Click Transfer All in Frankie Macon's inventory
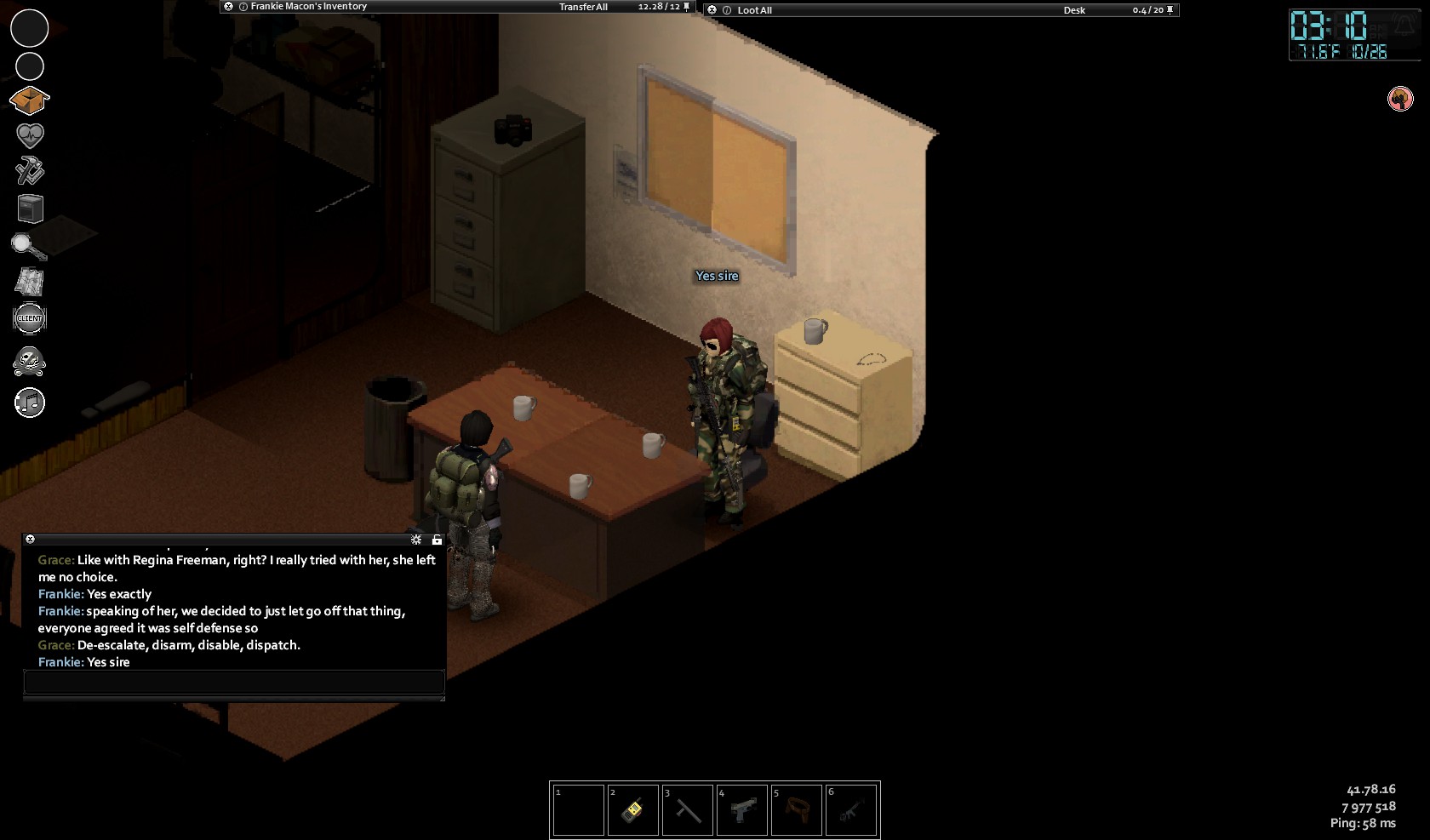The width and height of the screenshot is (1430, 840). tap(583, 7)
